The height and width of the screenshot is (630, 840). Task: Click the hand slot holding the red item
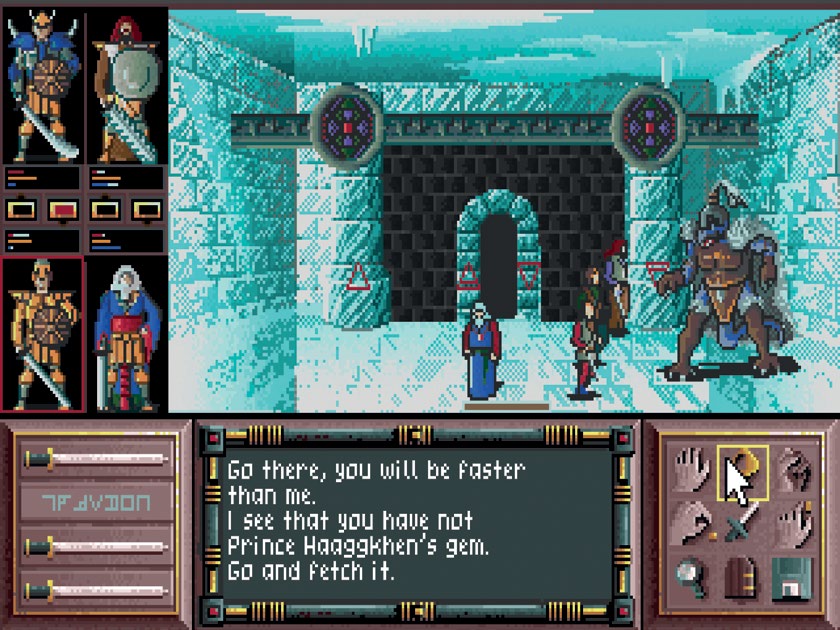(x=62, y=211)
